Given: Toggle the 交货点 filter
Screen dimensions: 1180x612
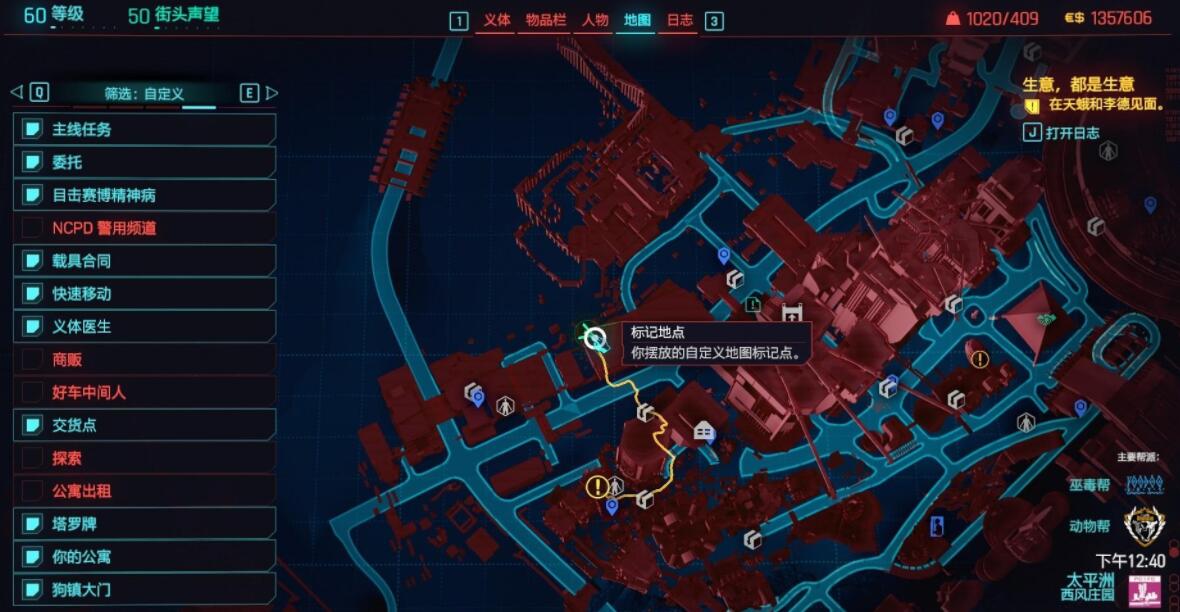Looking at the screenshot, I should 145,425.
